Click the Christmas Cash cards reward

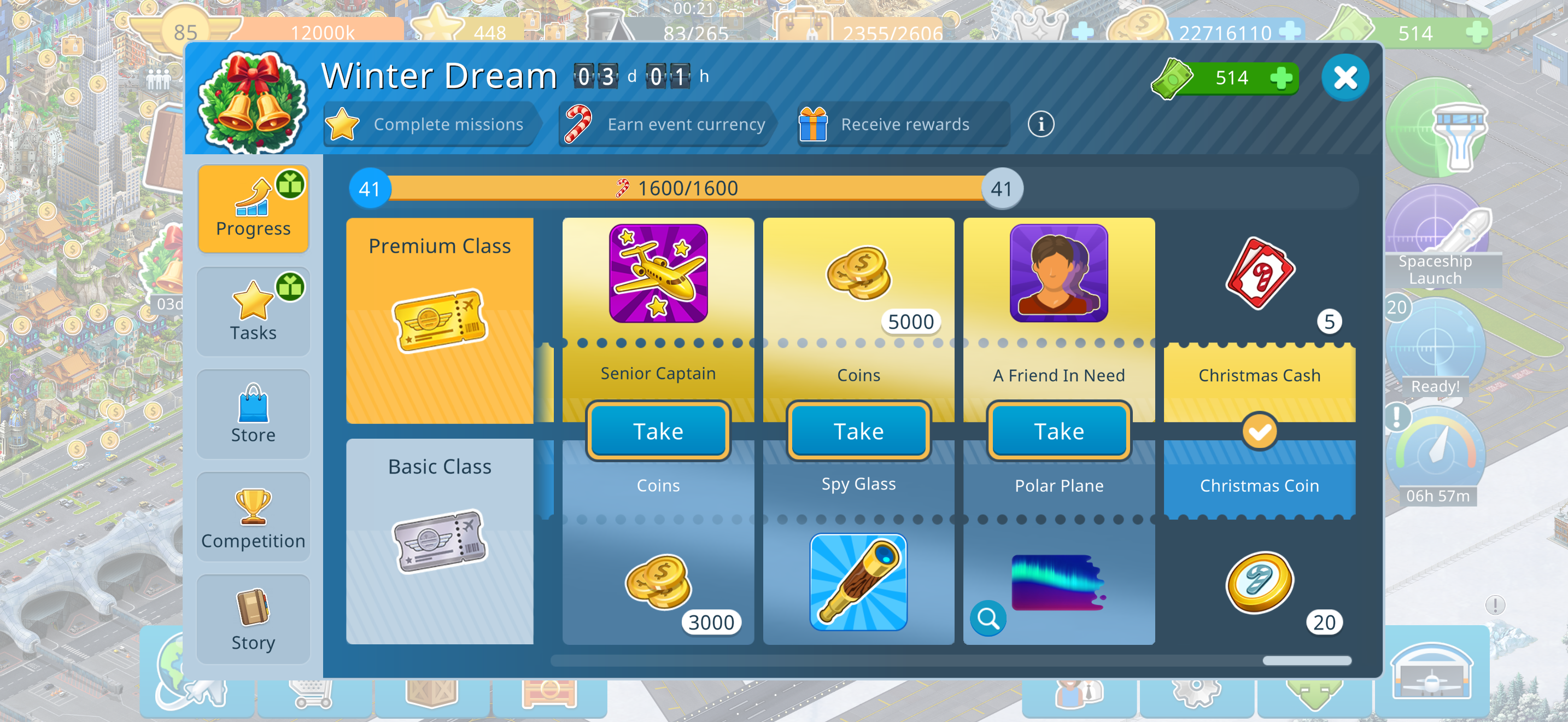1260,273
